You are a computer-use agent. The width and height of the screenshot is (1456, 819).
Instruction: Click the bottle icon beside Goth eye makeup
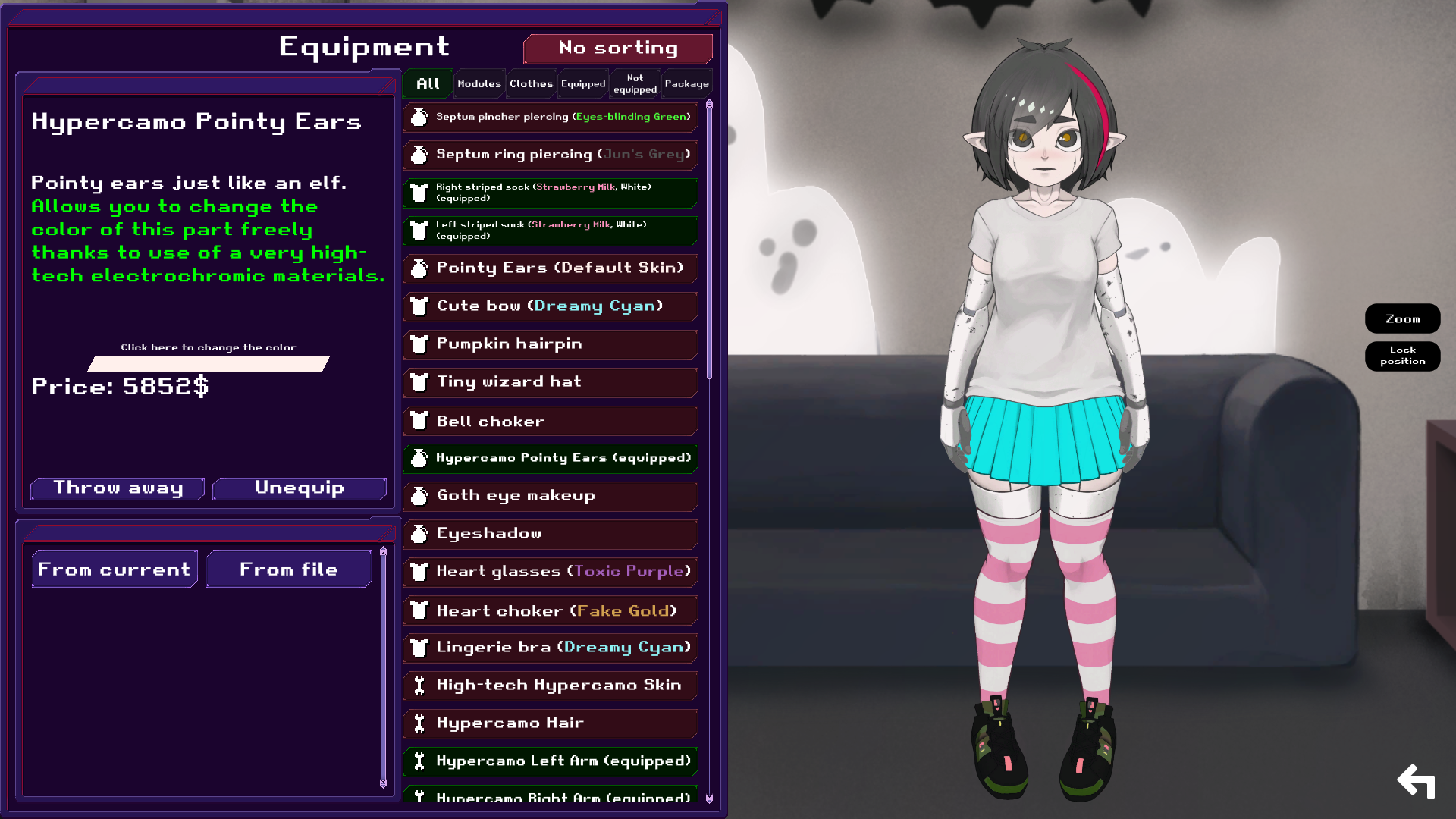point(419,496)
